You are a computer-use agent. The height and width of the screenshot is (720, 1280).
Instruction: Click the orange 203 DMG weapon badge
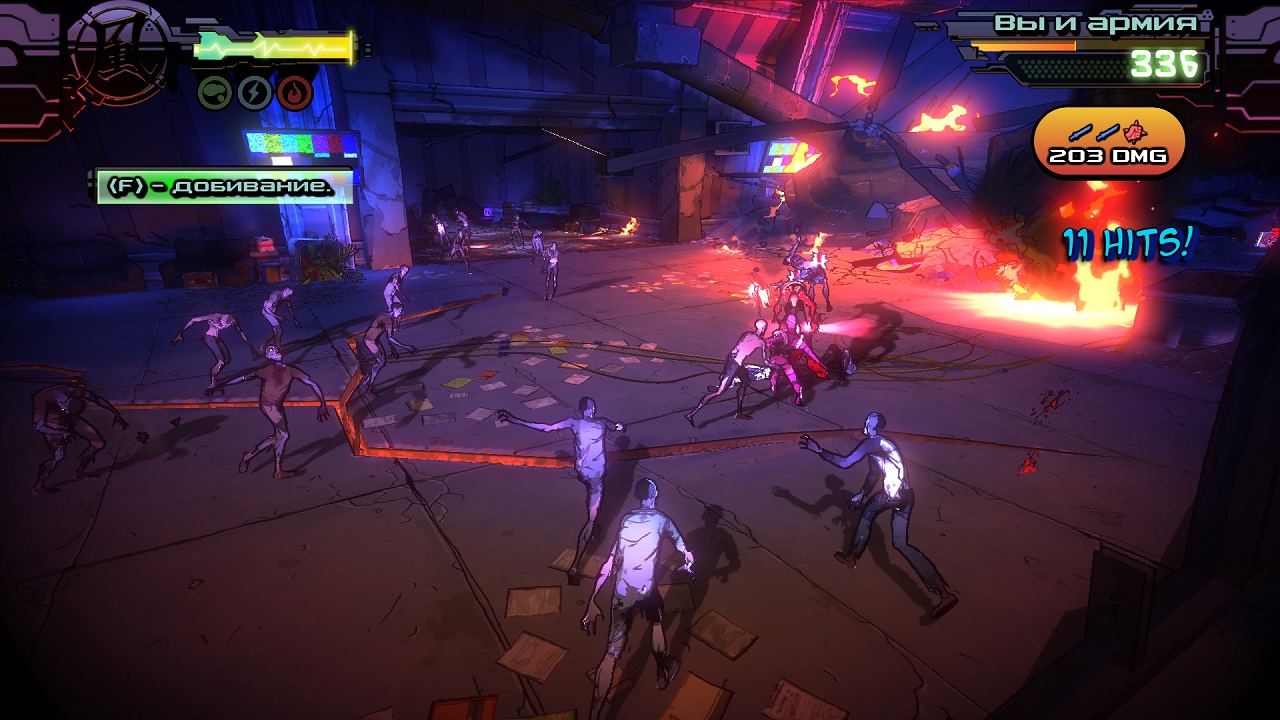click(1109, 142)
